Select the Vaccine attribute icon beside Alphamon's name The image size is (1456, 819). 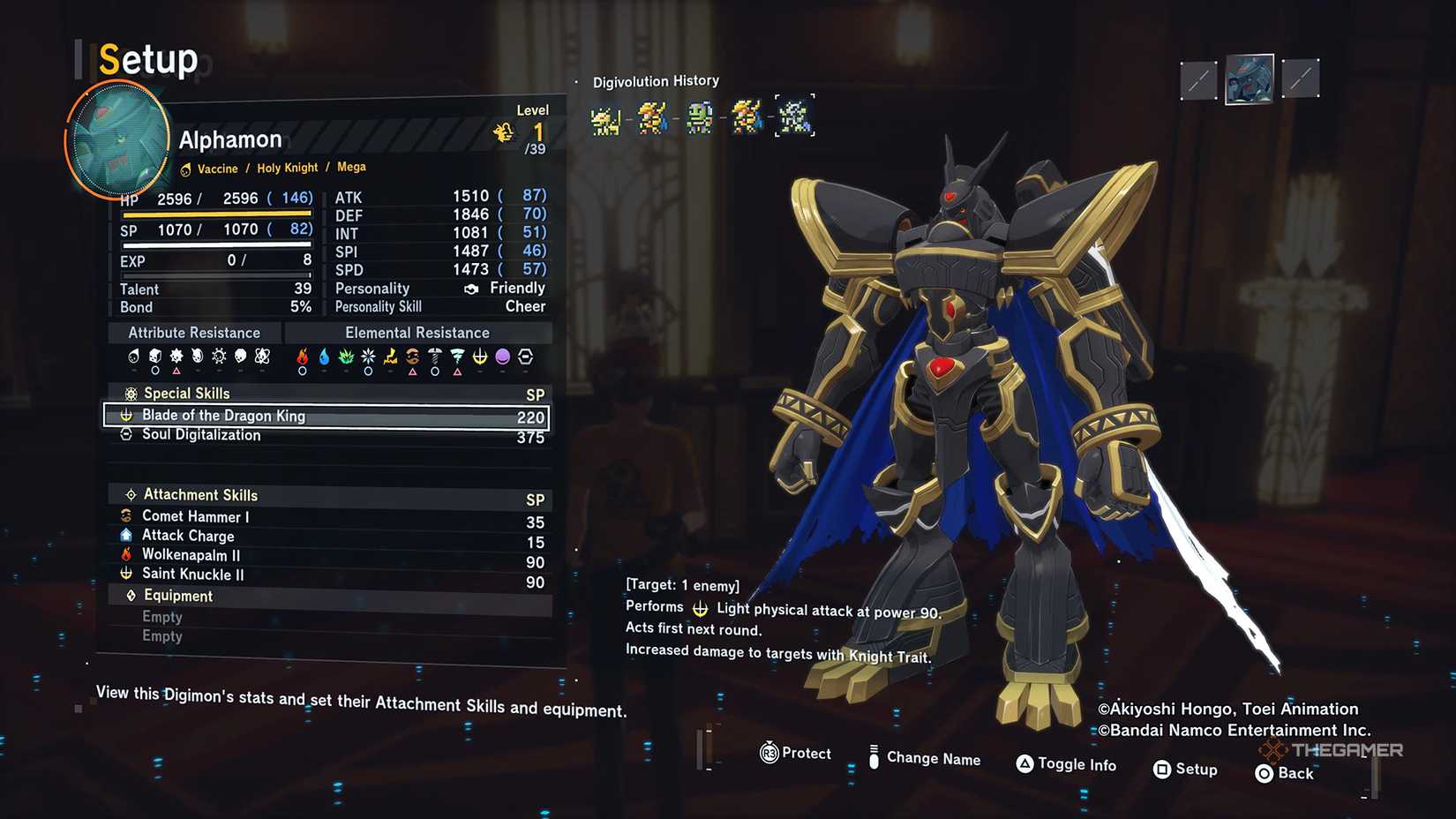coord(184,168)
